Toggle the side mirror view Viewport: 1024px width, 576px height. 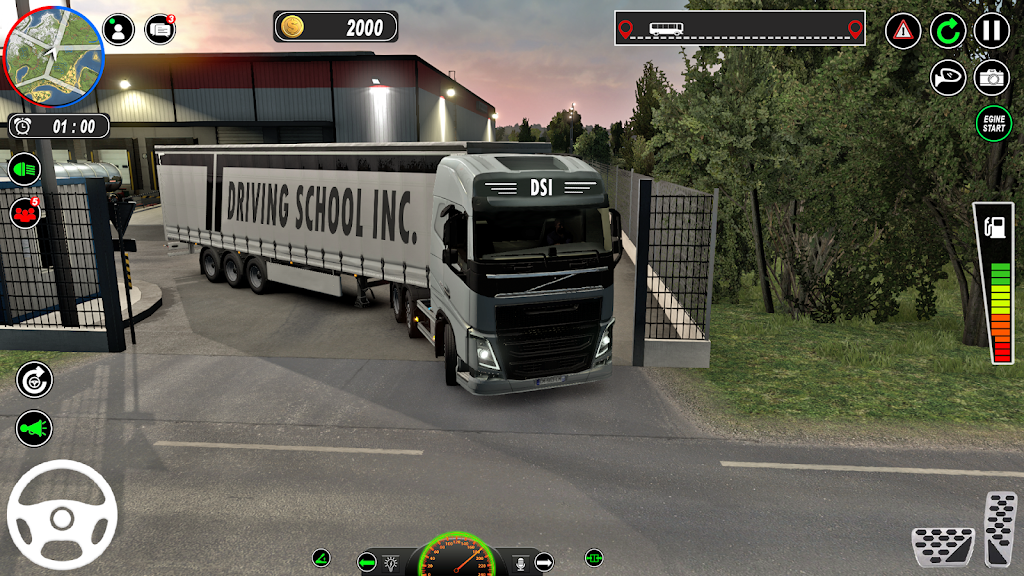tap(948, 77)
